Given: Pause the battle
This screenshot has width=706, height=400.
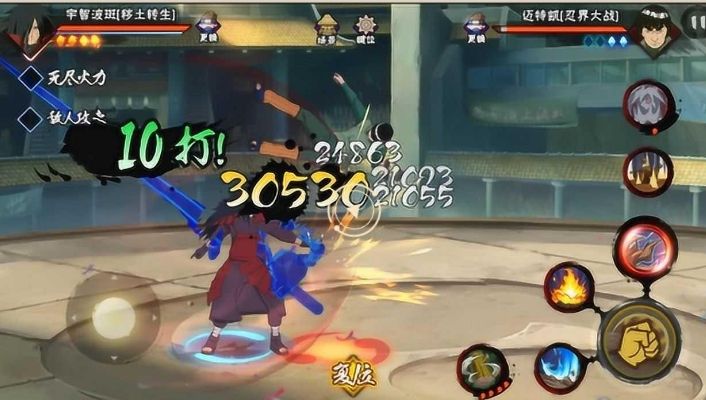Looking at the screenshot, I should click(692, 20).
